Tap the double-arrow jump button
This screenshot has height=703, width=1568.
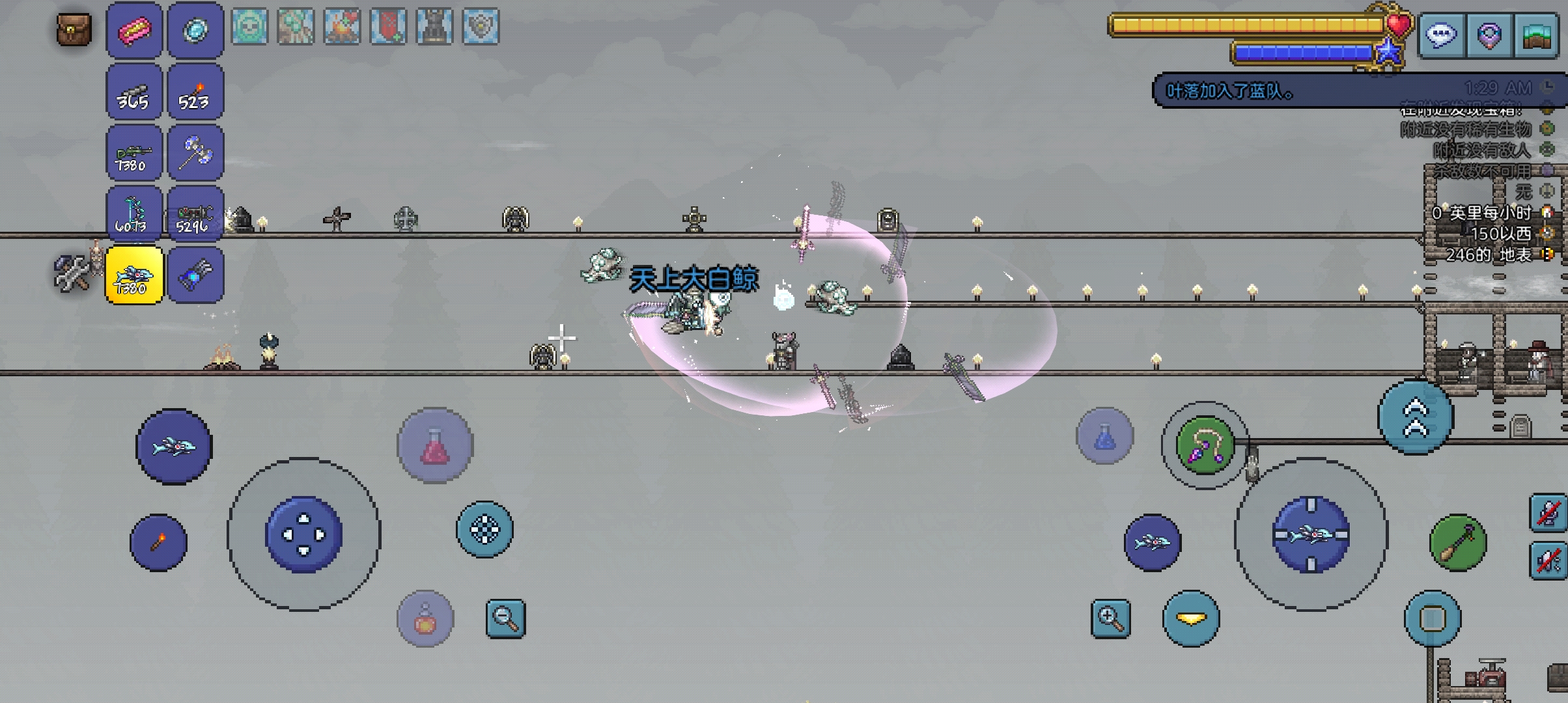pos(1416,417)
